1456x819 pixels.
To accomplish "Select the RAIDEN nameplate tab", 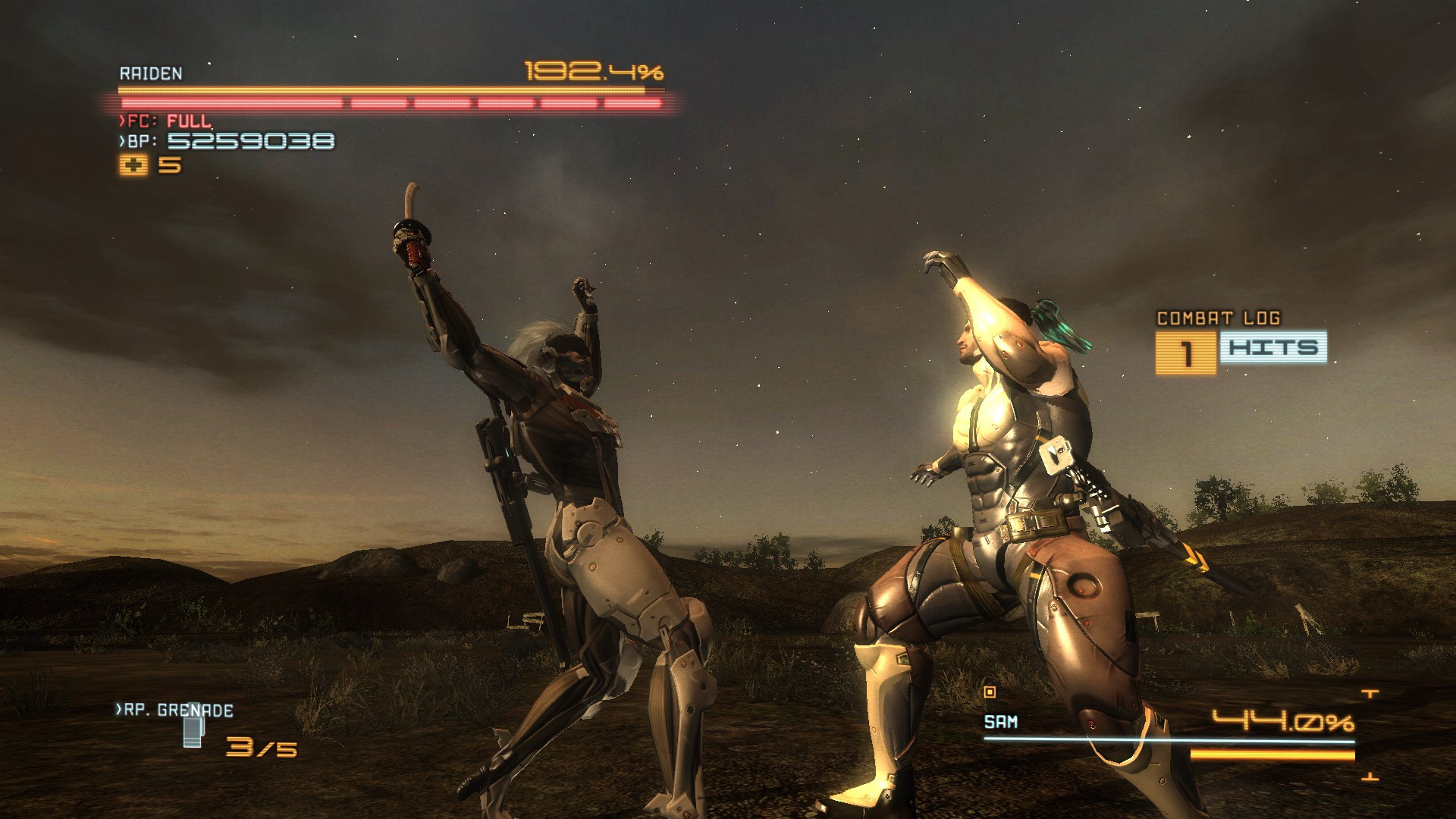I will (152, 74).
